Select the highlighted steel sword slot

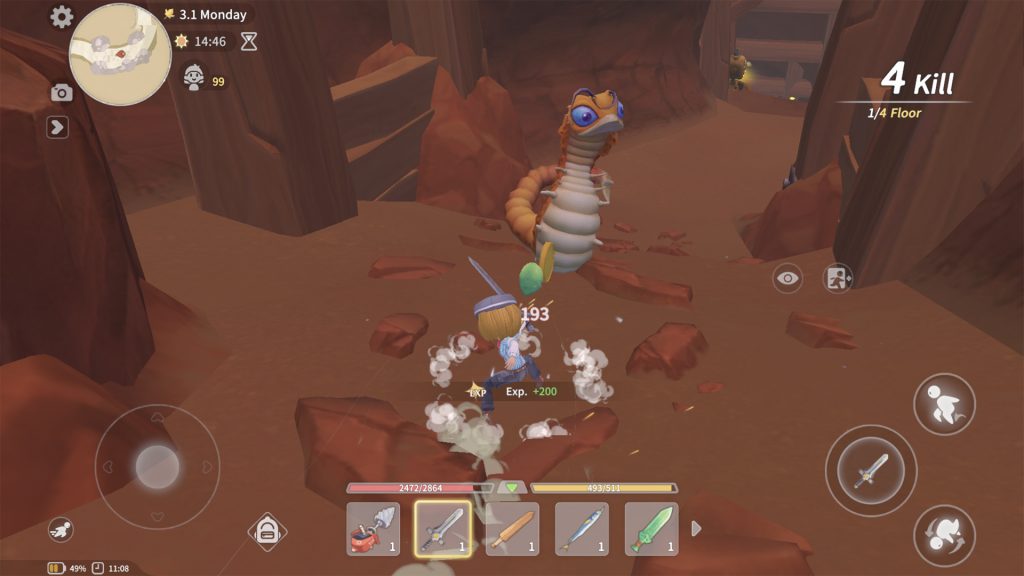pos(442,529)
